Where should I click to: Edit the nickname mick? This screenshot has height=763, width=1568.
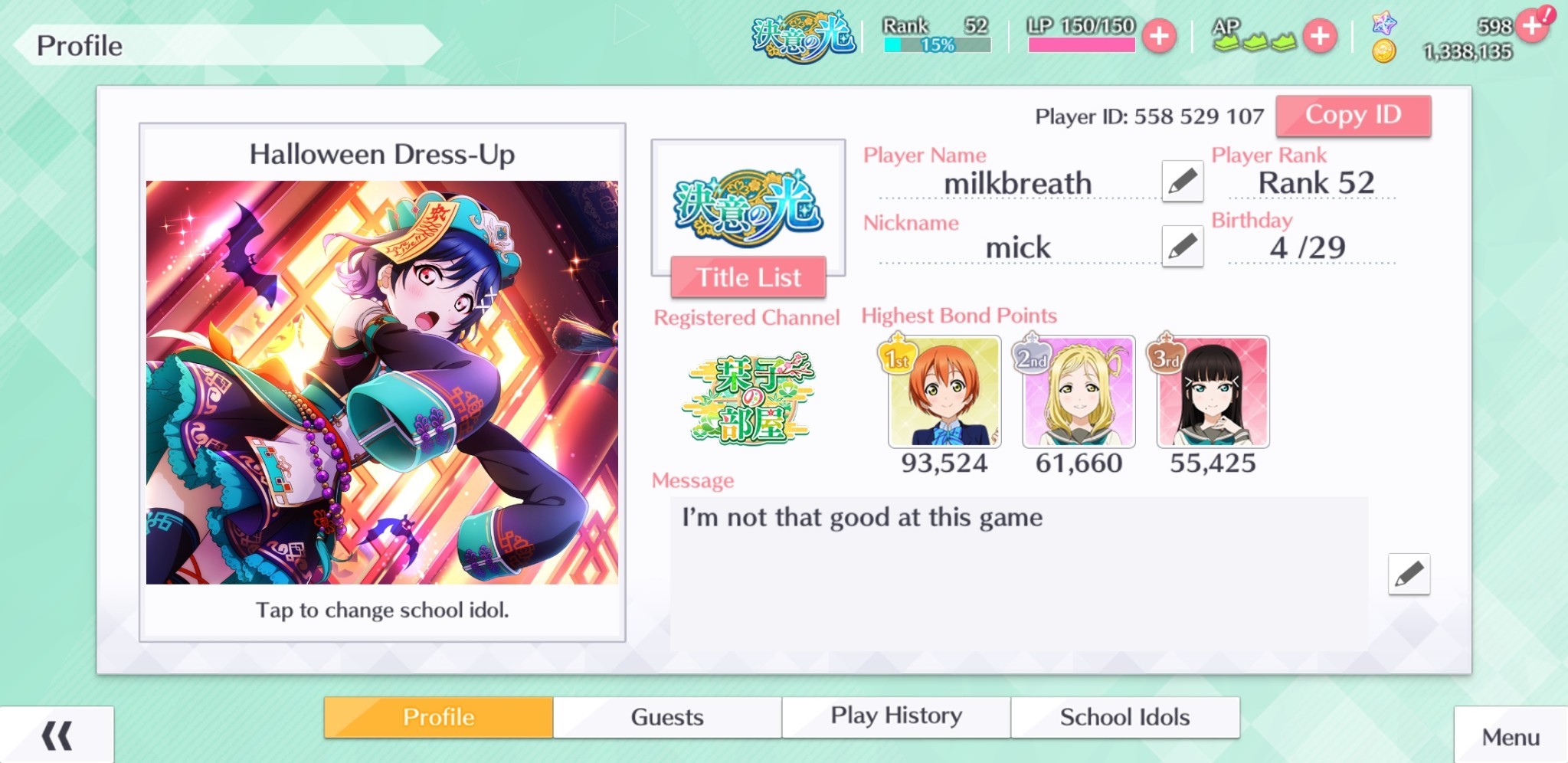tap(1182, 246)
